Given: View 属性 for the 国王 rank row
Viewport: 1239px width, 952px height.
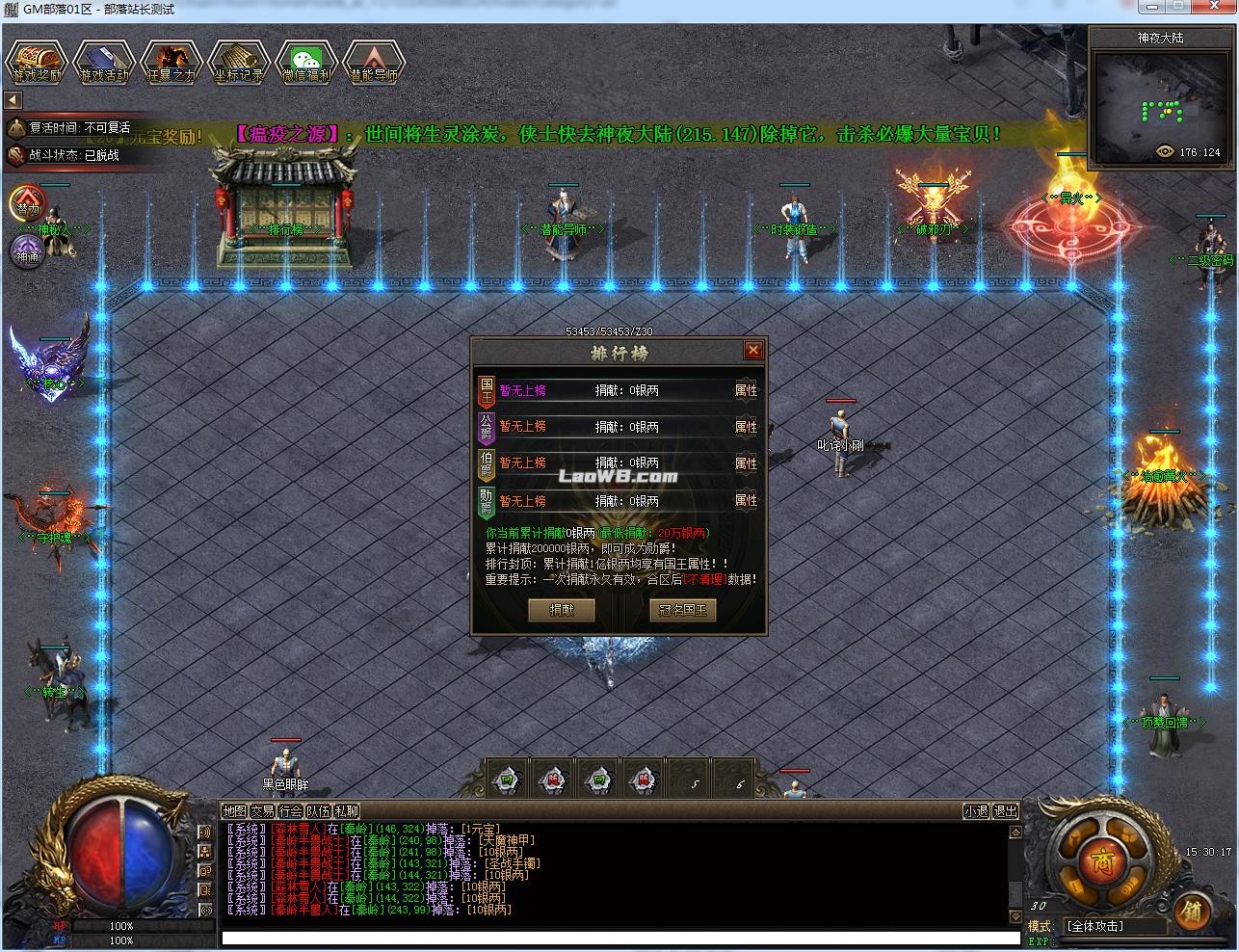Looking at the screenshot, I should tap(746, 390).
